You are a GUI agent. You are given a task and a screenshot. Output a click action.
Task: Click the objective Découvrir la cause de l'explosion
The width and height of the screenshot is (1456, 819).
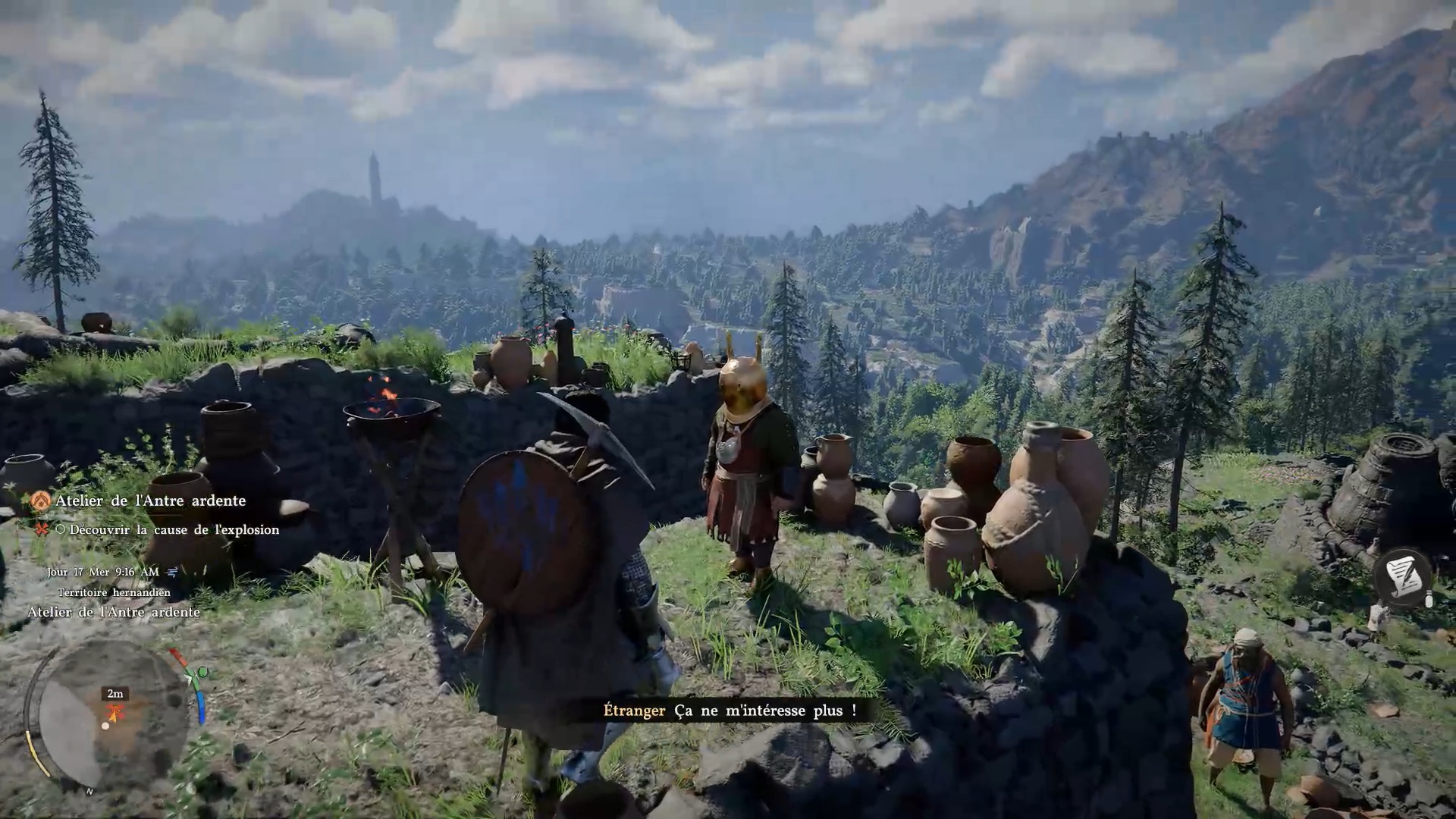coord(174,530)
